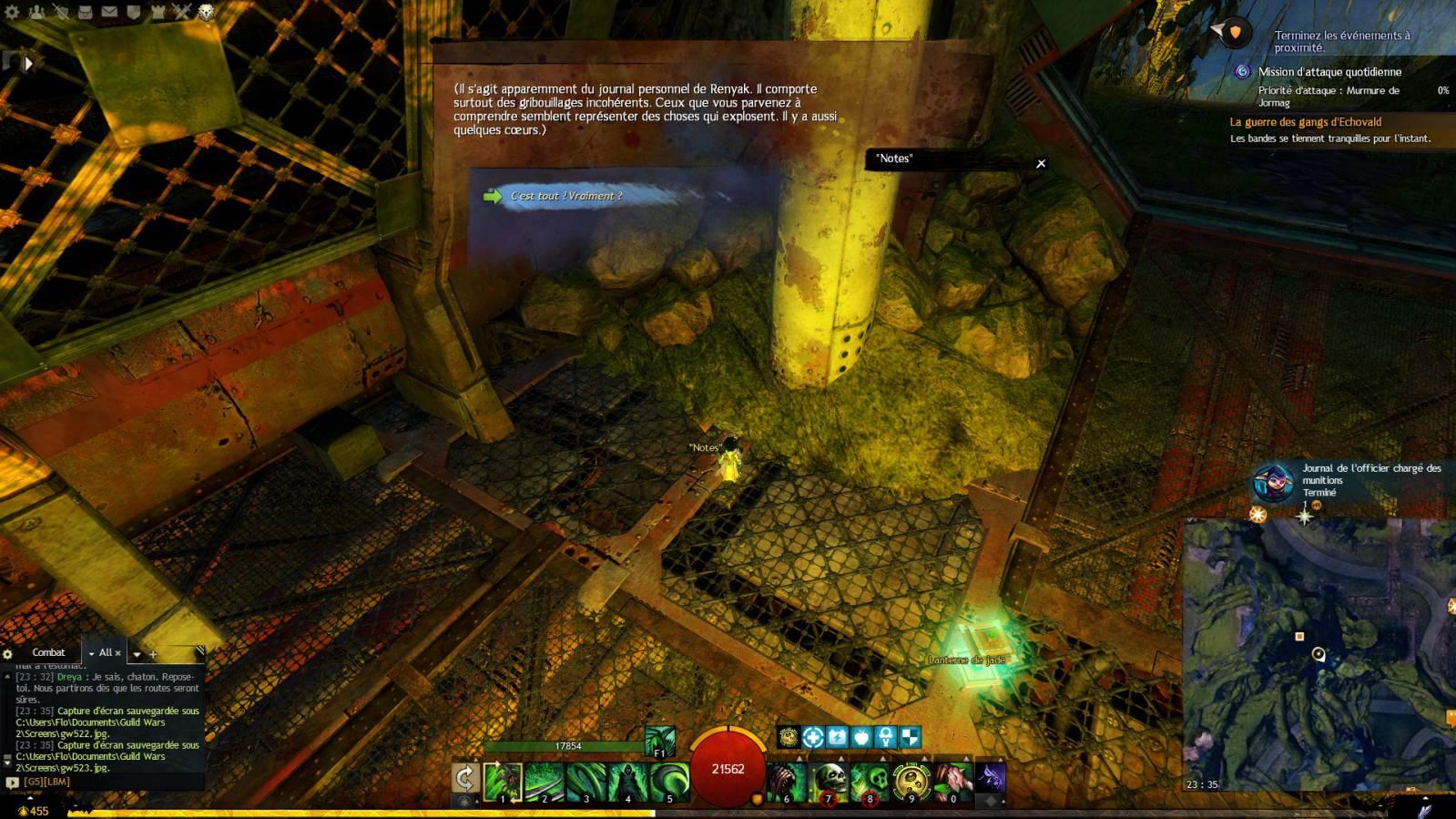Open the guild shield icon

(134, 12)
